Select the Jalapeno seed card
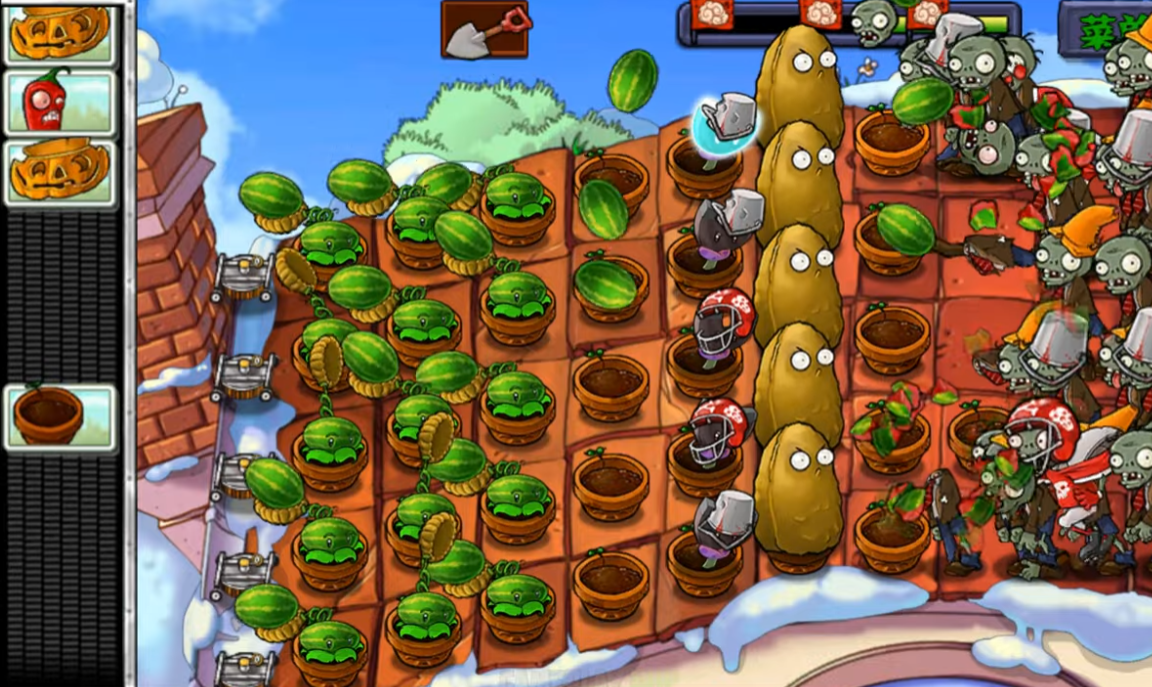This screenshot has width=1152, height=687. coord(59,102)
